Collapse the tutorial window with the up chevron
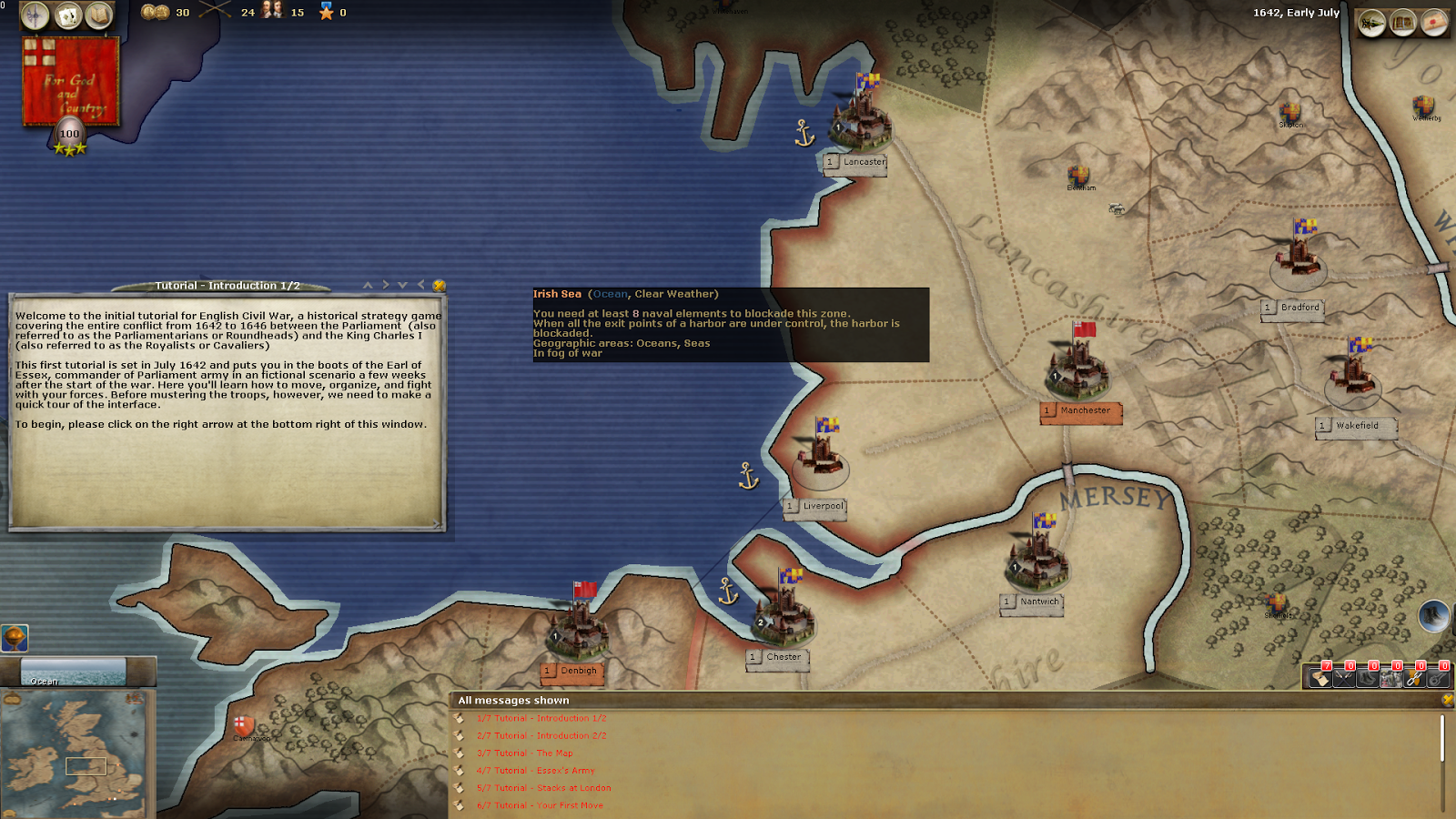 tap(368, 284)
